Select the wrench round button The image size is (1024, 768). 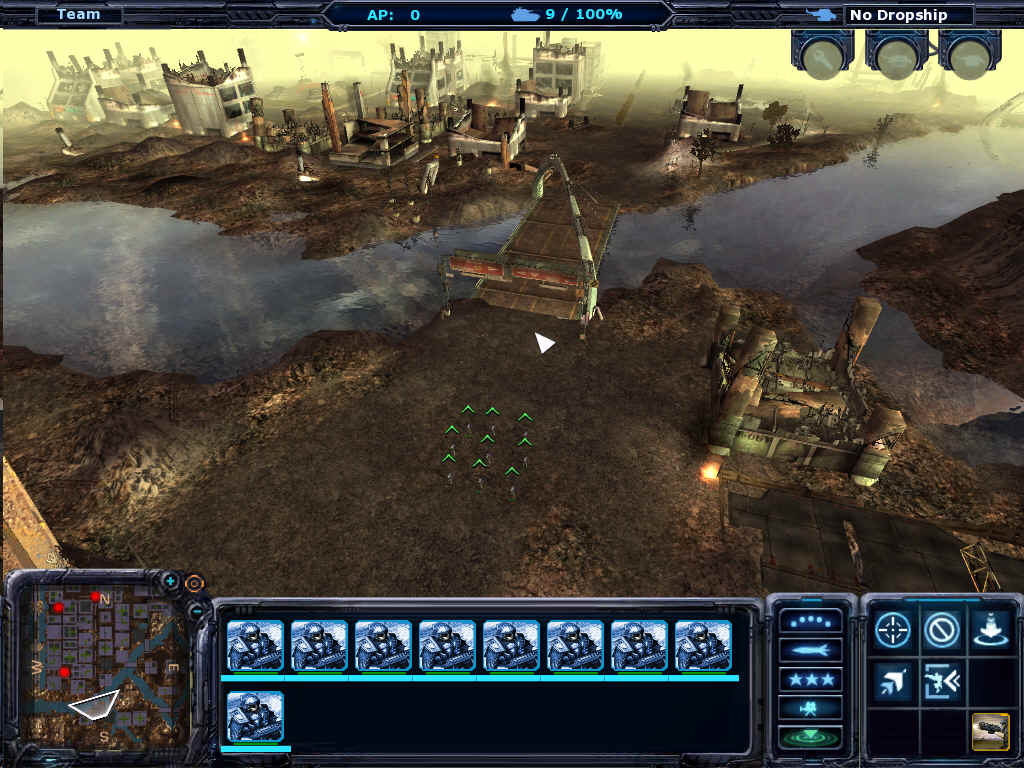pos(822,55)
